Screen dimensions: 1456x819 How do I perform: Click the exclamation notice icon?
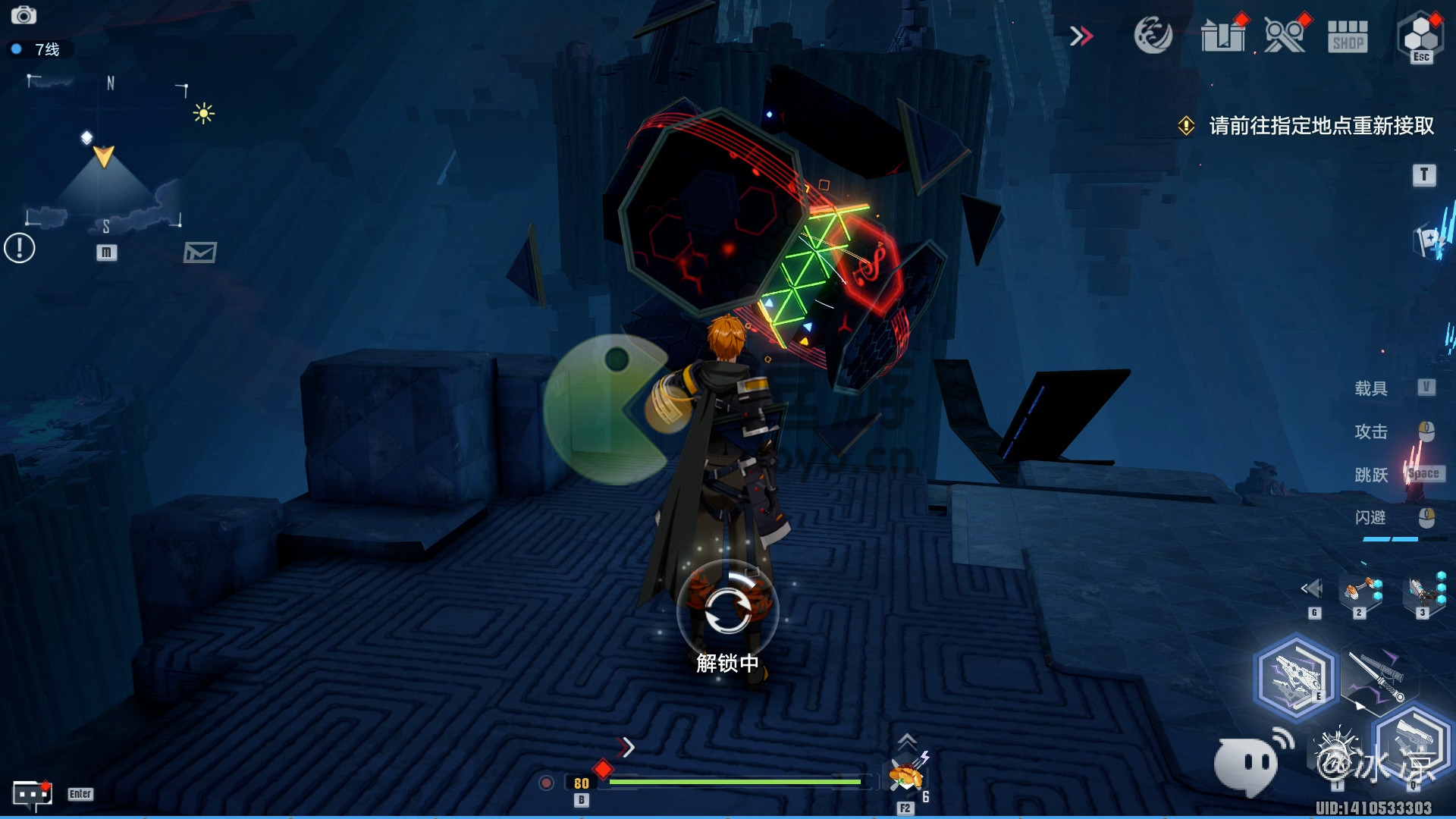coord(20,248)
